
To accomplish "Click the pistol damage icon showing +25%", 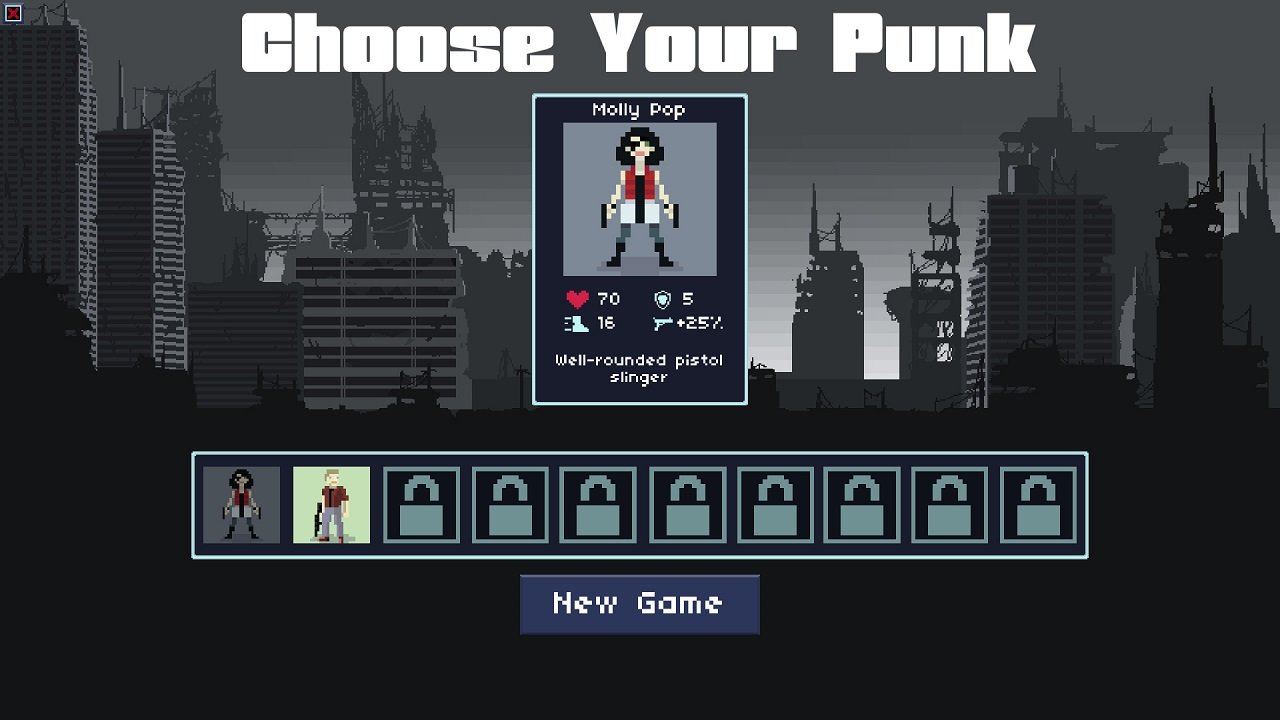I will pyautogui.click(x=662, y=325).
